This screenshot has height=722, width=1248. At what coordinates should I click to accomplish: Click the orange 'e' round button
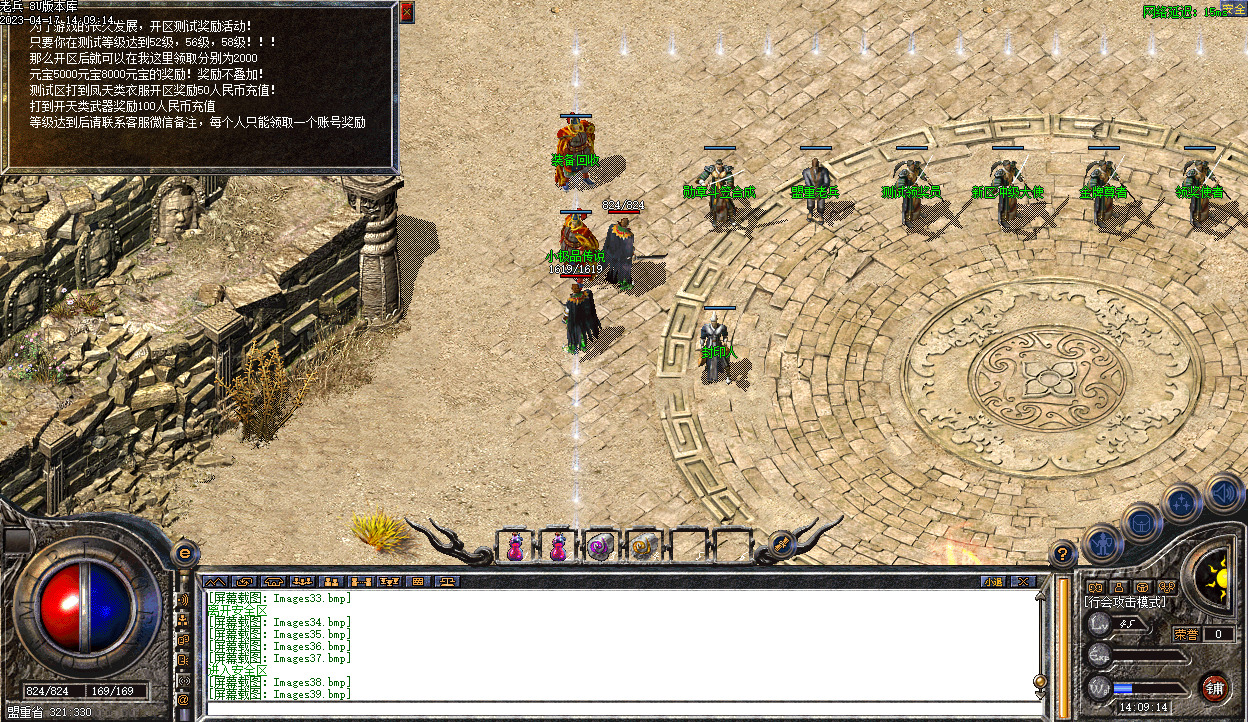click(x=185, y=552)
